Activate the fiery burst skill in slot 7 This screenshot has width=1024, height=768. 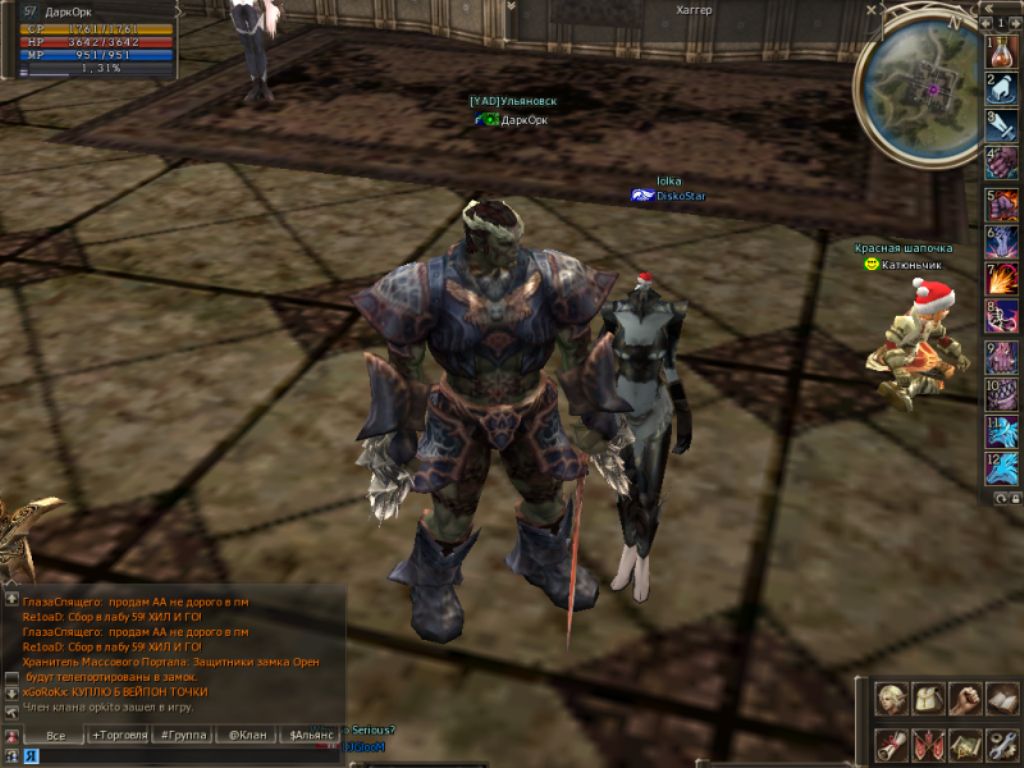(1002, 279)
